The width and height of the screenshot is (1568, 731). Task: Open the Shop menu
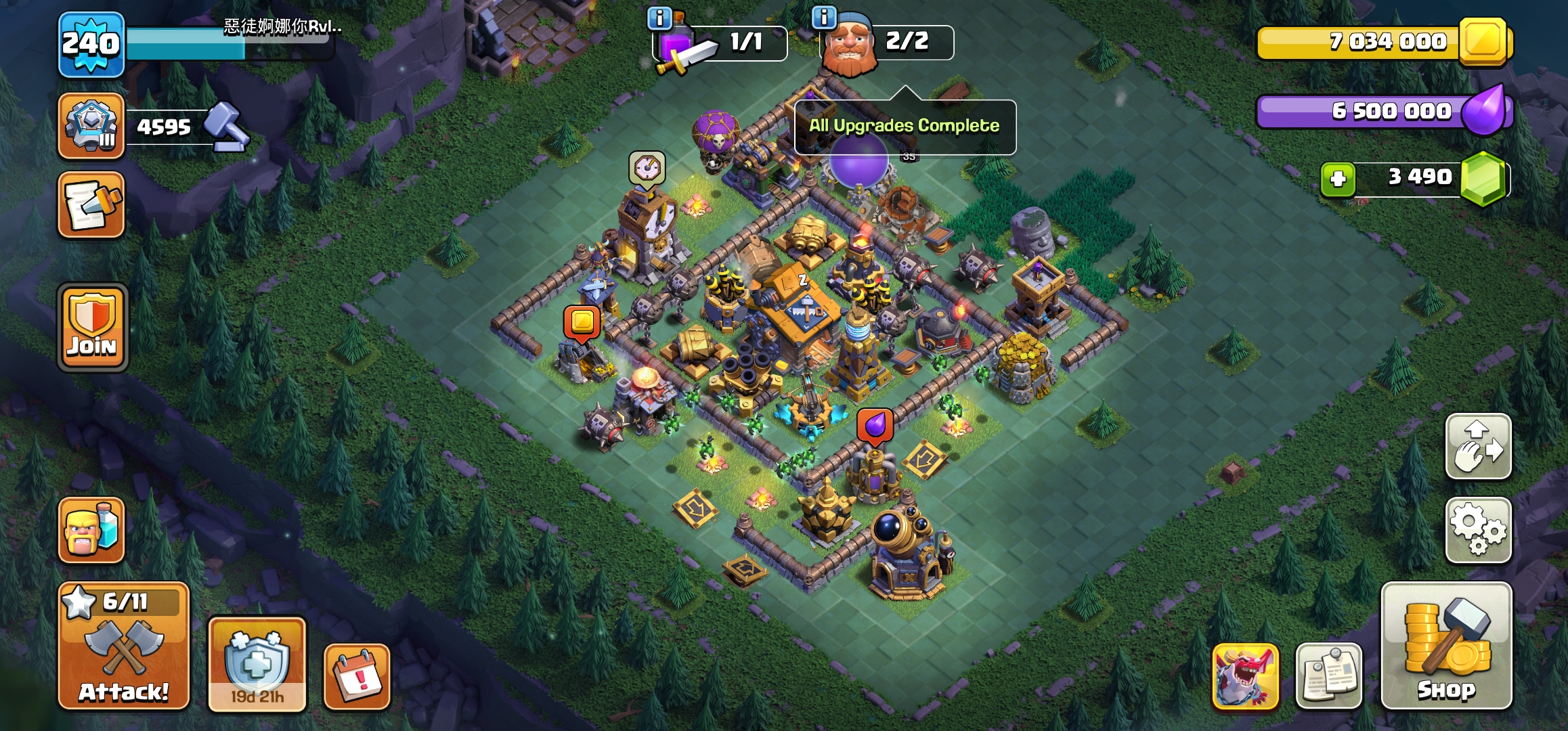point(1446,646)
